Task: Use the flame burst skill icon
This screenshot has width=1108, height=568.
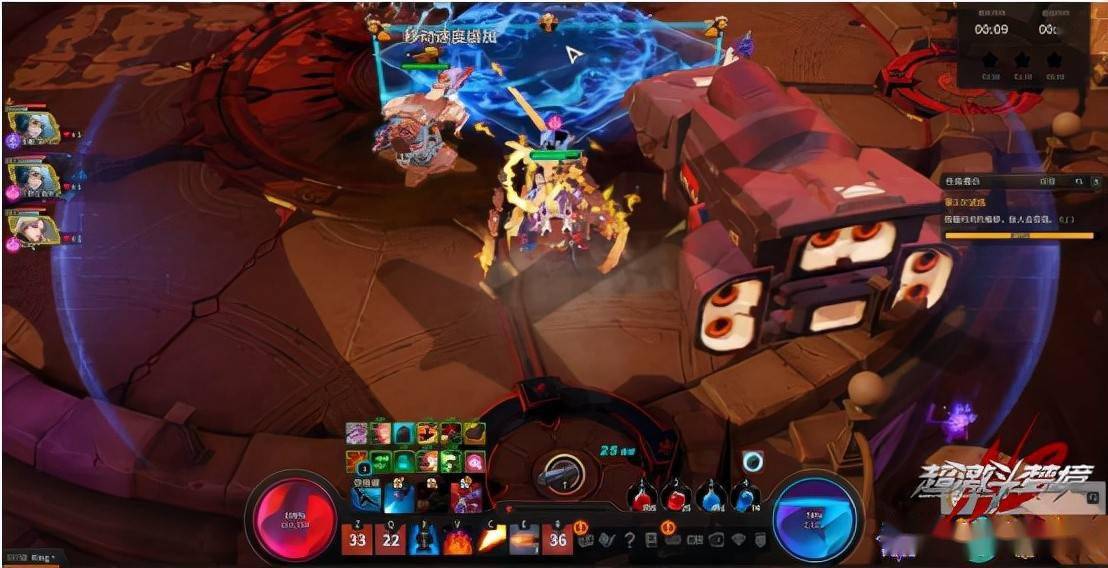Action: [458, 540]
